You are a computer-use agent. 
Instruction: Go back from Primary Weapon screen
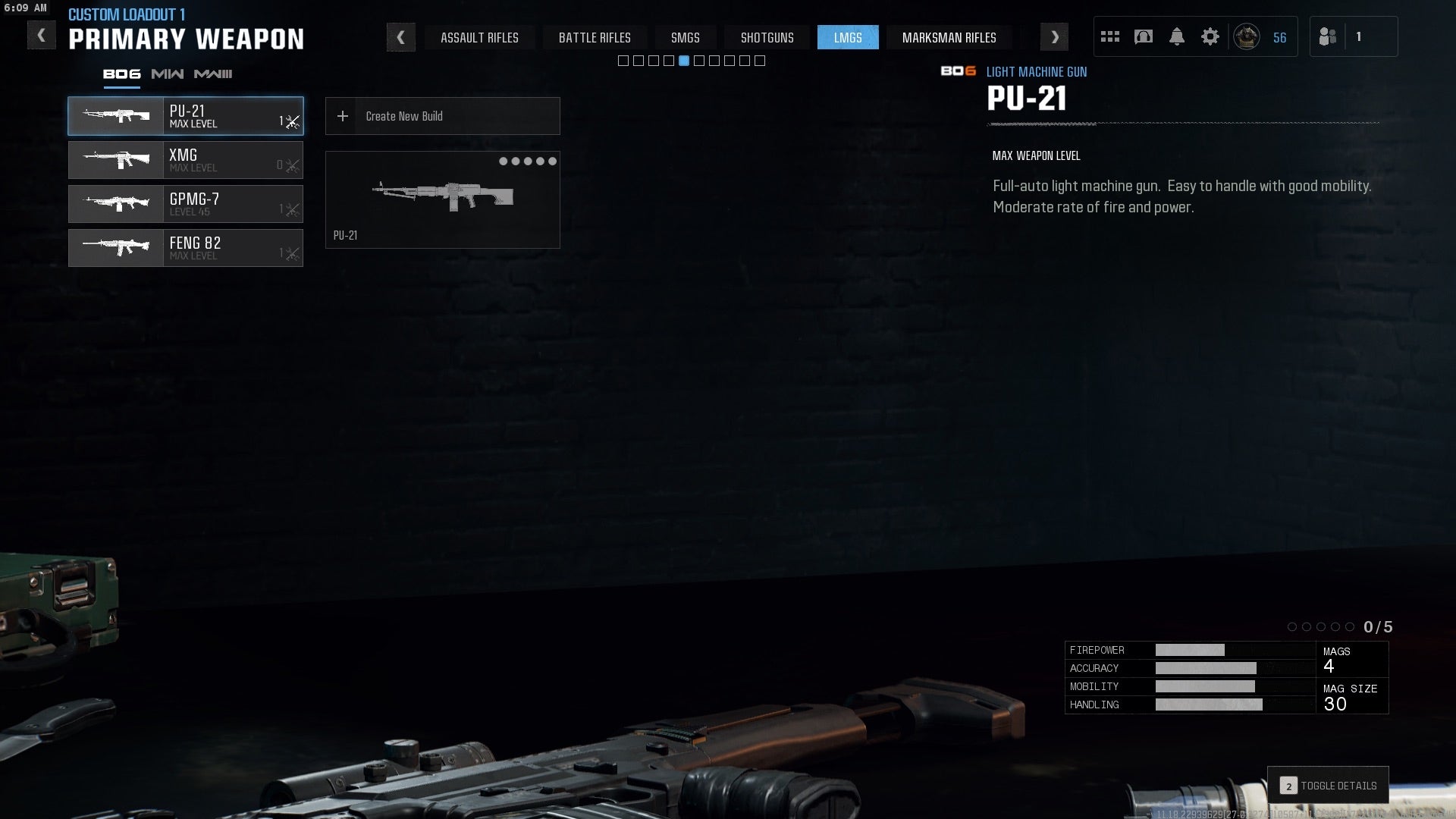[x=42, y=35]
